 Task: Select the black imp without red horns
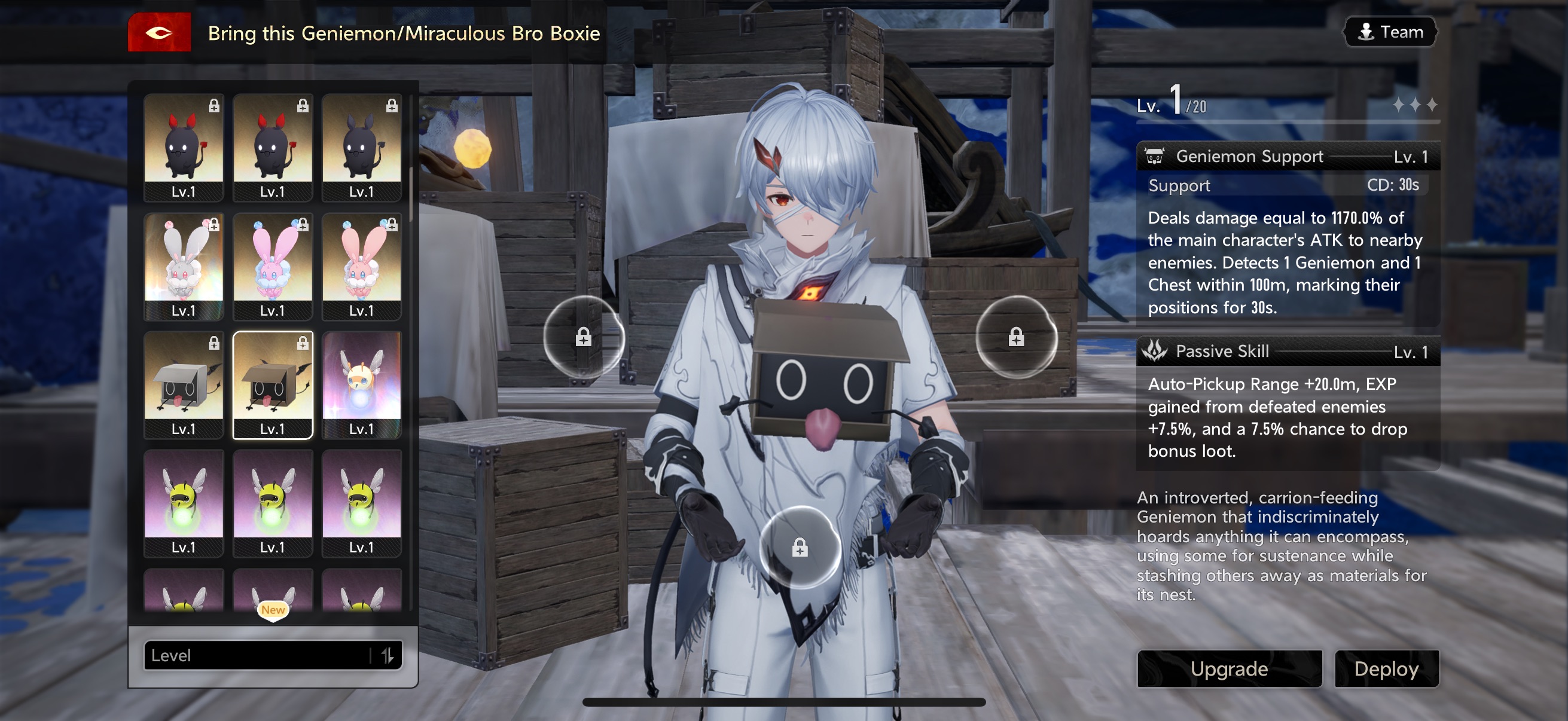pyautogui.click(x=361, y=147)
